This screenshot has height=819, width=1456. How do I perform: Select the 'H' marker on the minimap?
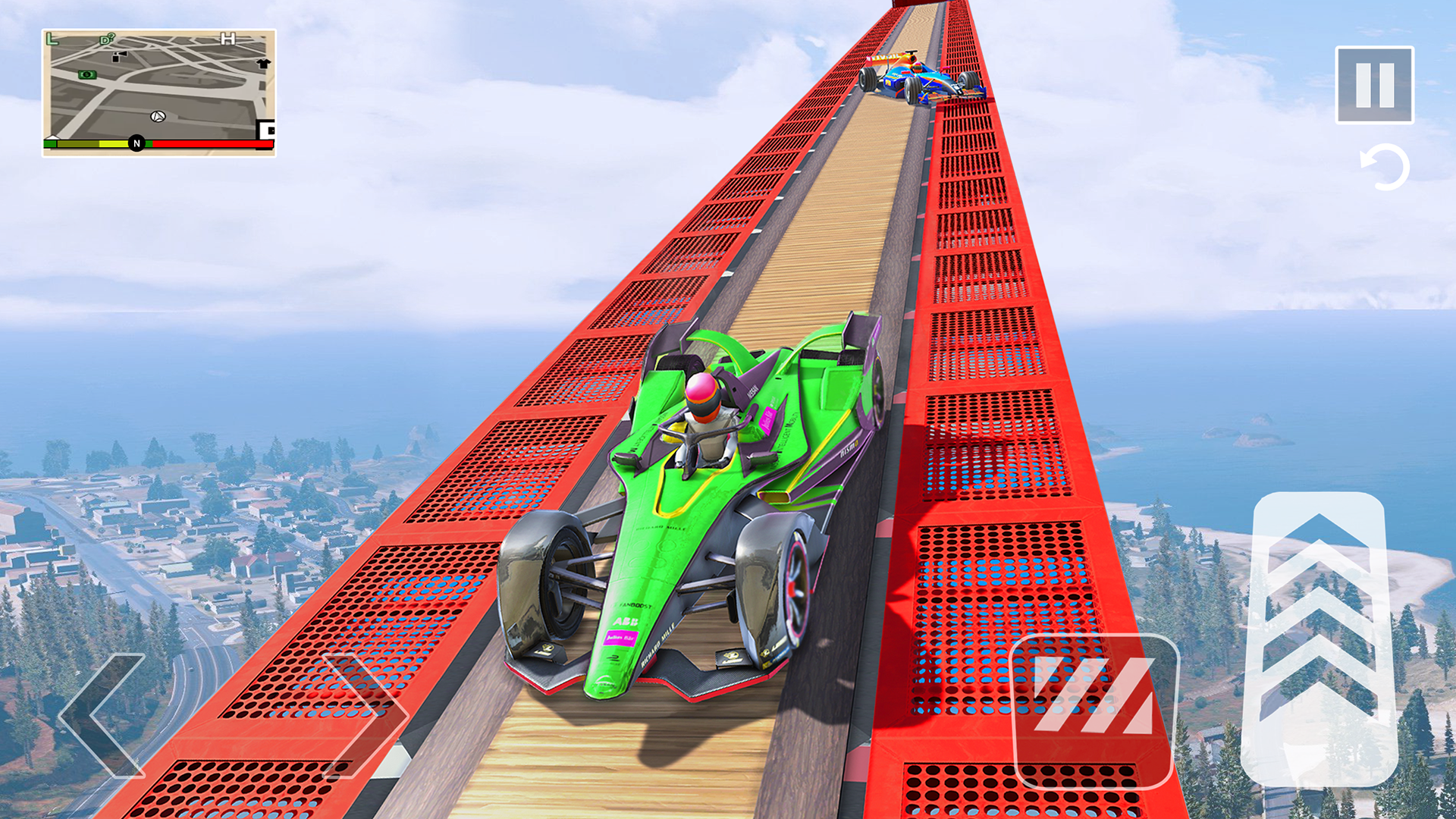point(227,39)
